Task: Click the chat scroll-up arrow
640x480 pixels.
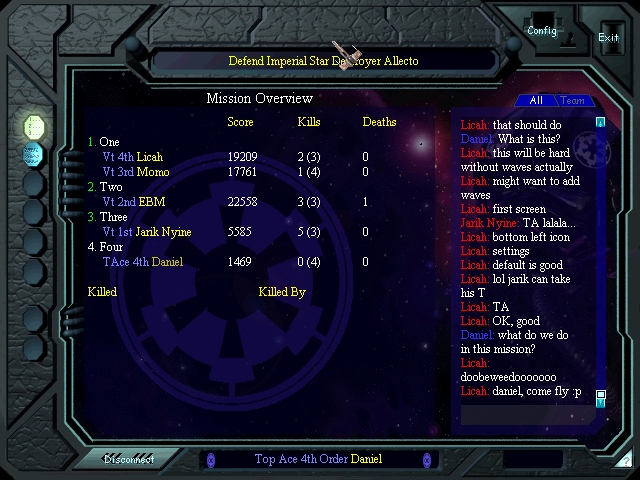Action: (600, 123)
